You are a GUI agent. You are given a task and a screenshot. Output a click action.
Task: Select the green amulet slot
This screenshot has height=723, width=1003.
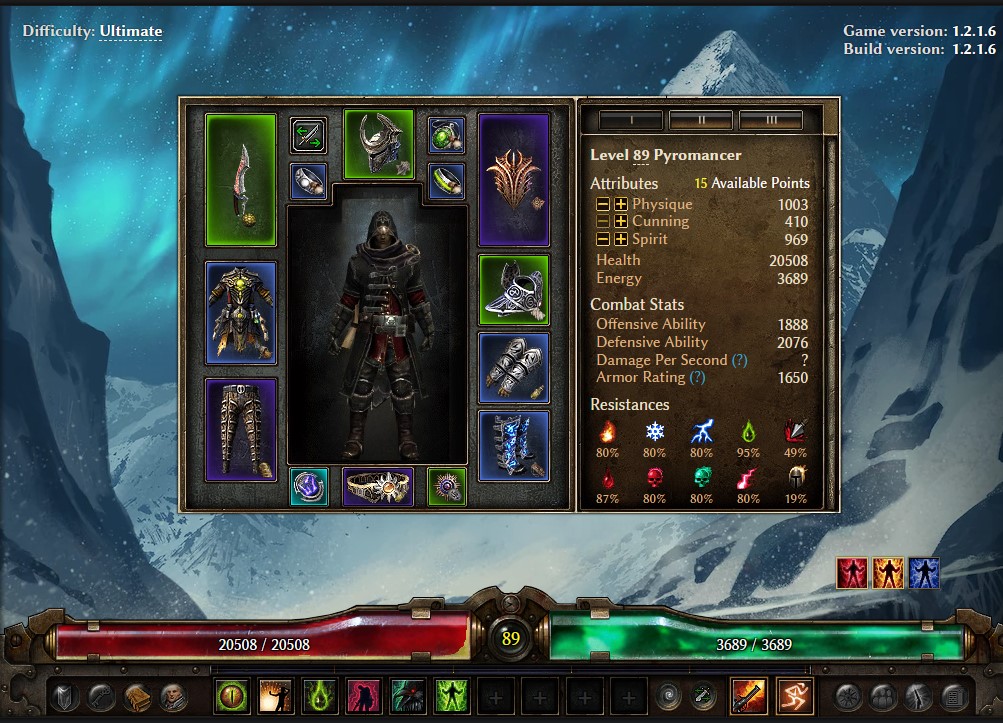click(x=446, y=135)
